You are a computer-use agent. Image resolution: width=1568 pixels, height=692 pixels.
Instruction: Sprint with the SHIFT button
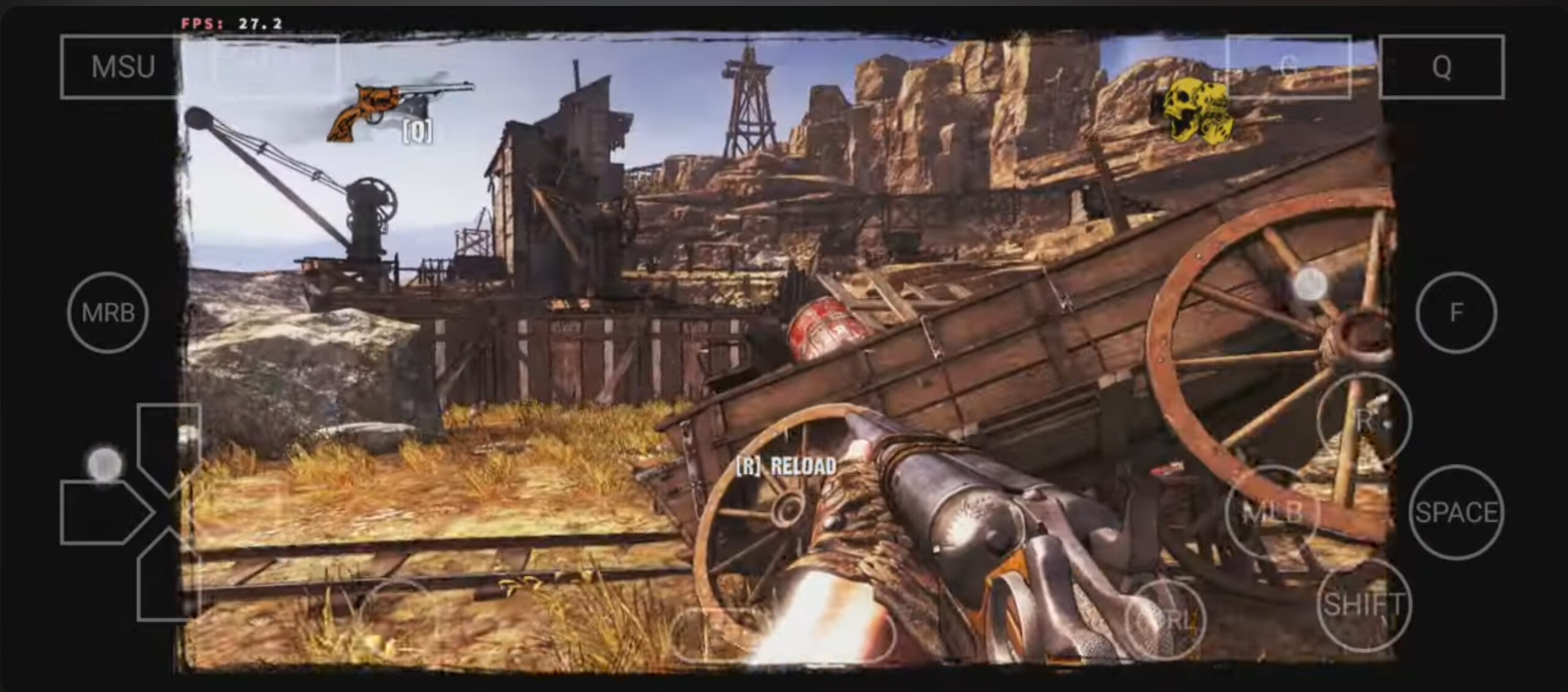[x=1363, y=605]
